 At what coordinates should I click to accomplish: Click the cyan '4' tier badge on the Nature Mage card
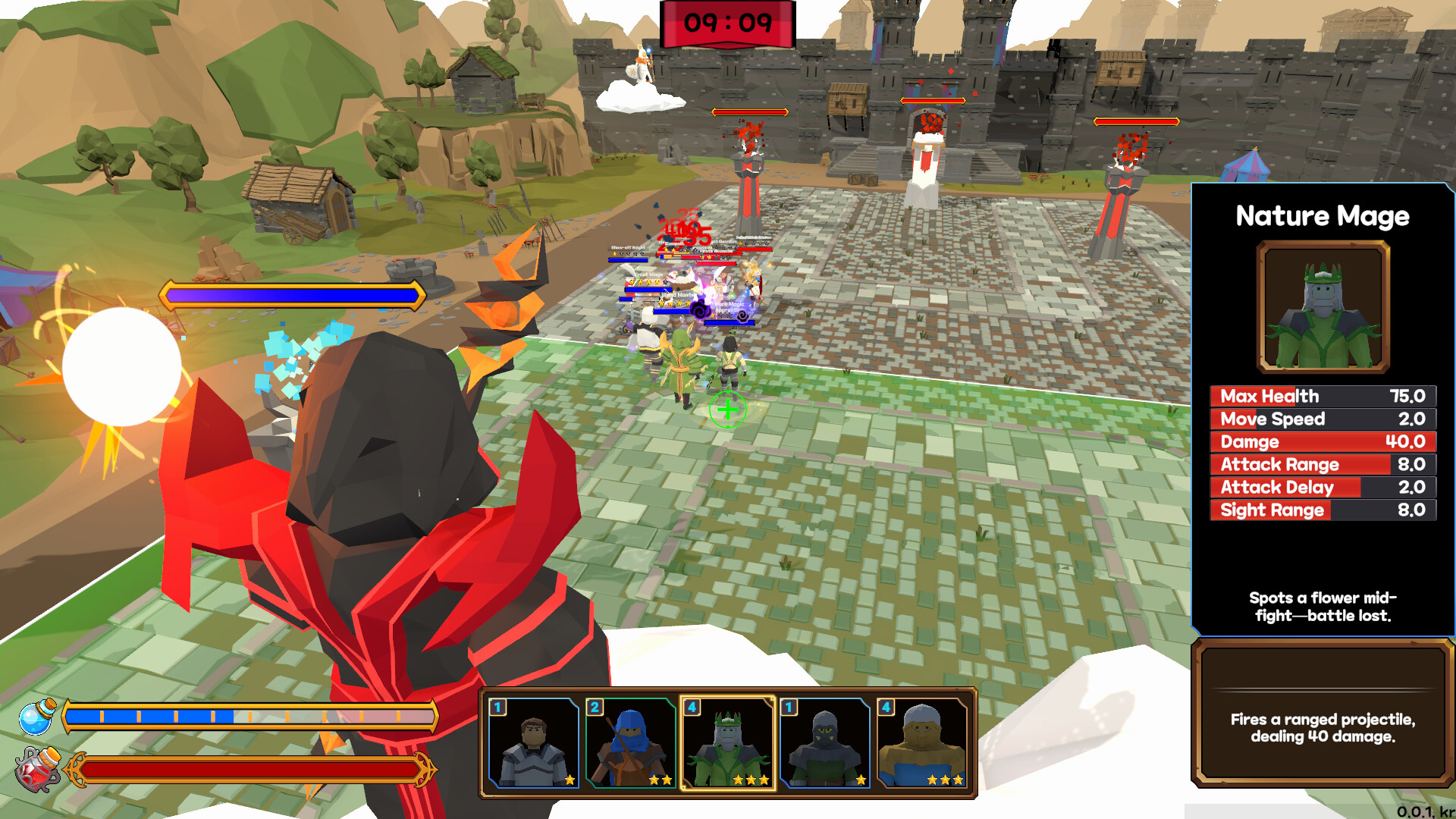[694, 707]
